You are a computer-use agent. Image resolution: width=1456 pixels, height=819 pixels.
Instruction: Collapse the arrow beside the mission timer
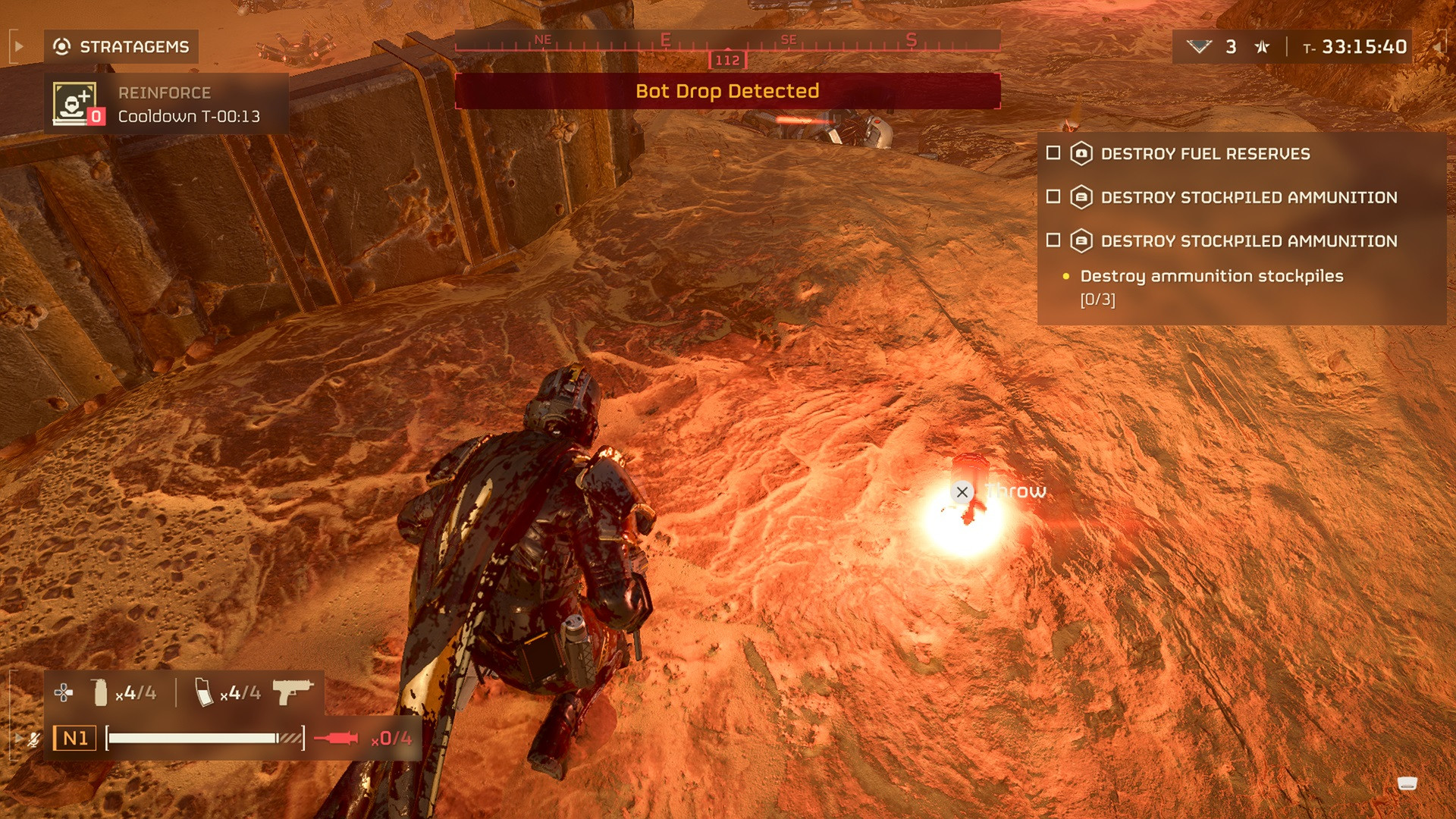coord(1437,47)
